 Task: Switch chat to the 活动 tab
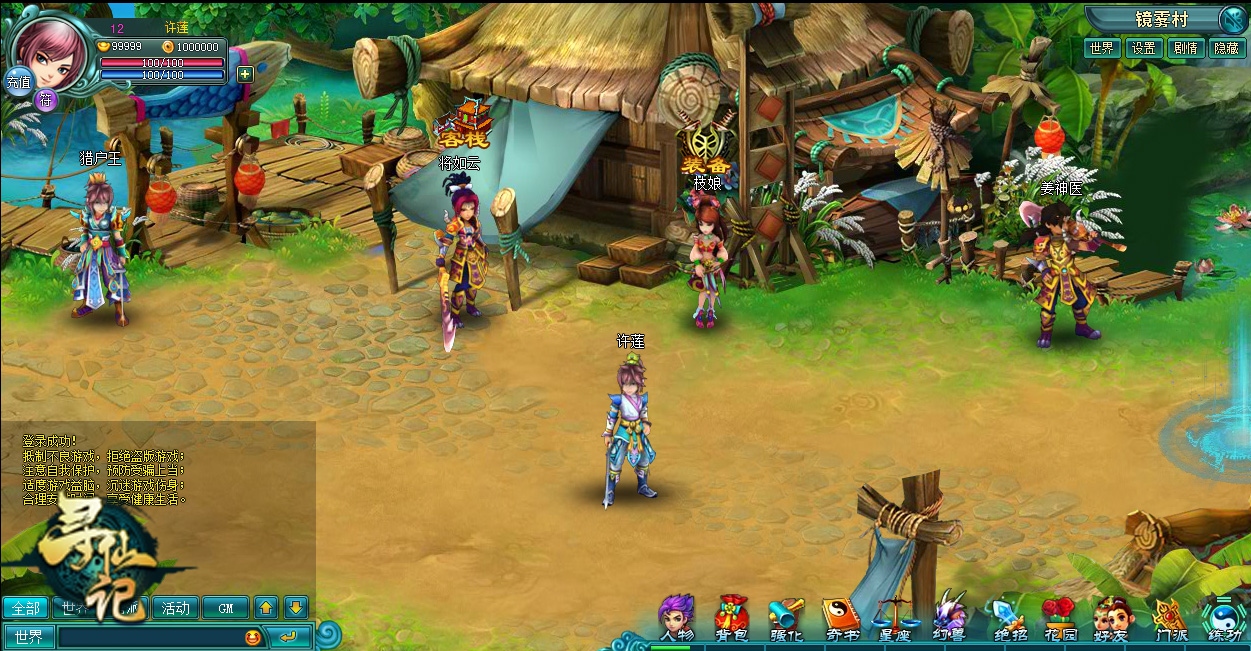(x=175, y=608)
